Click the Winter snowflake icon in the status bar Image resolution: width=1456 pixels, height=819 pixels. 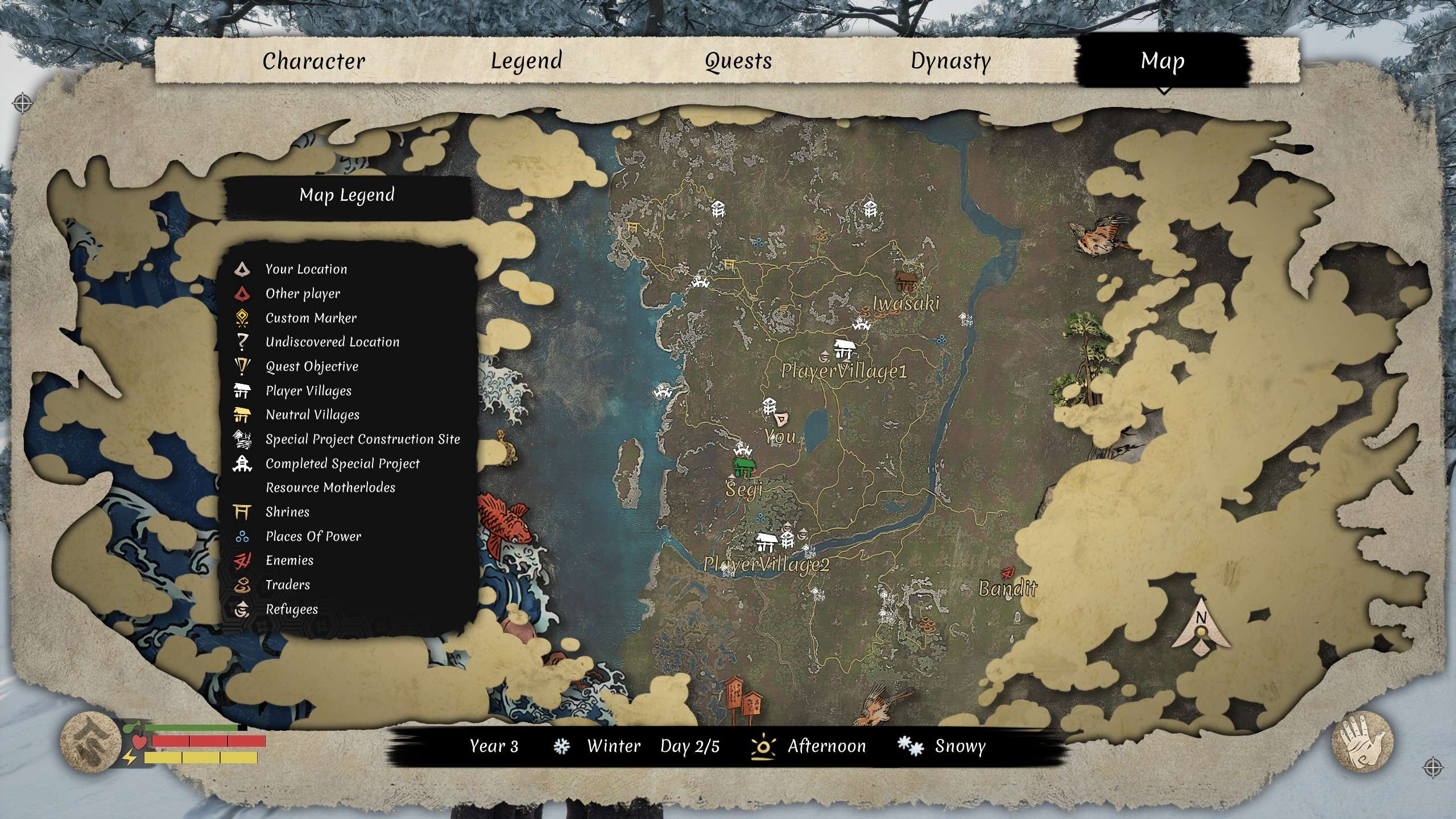pos(563,746)
